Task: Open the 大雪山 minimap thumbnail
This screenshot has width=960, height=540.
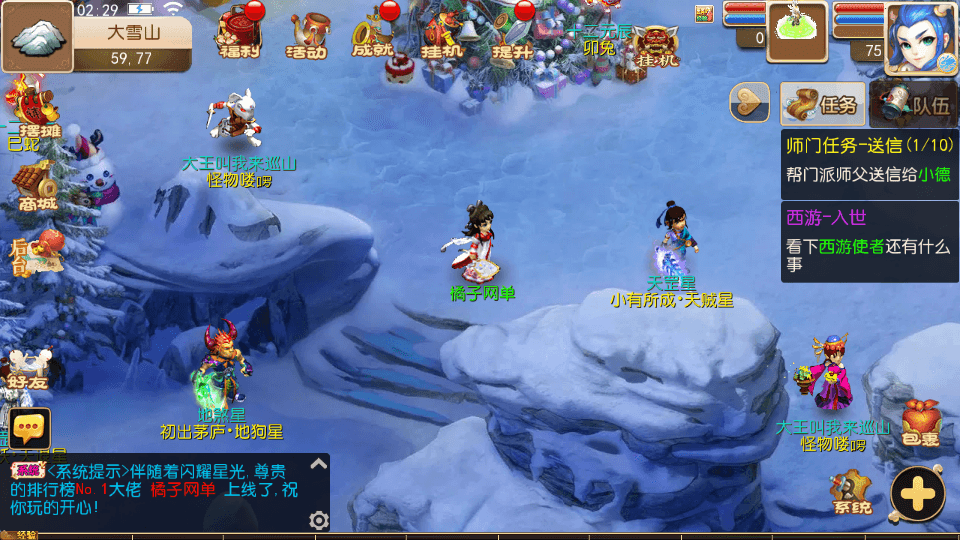Action: click(x=38, y=37)
